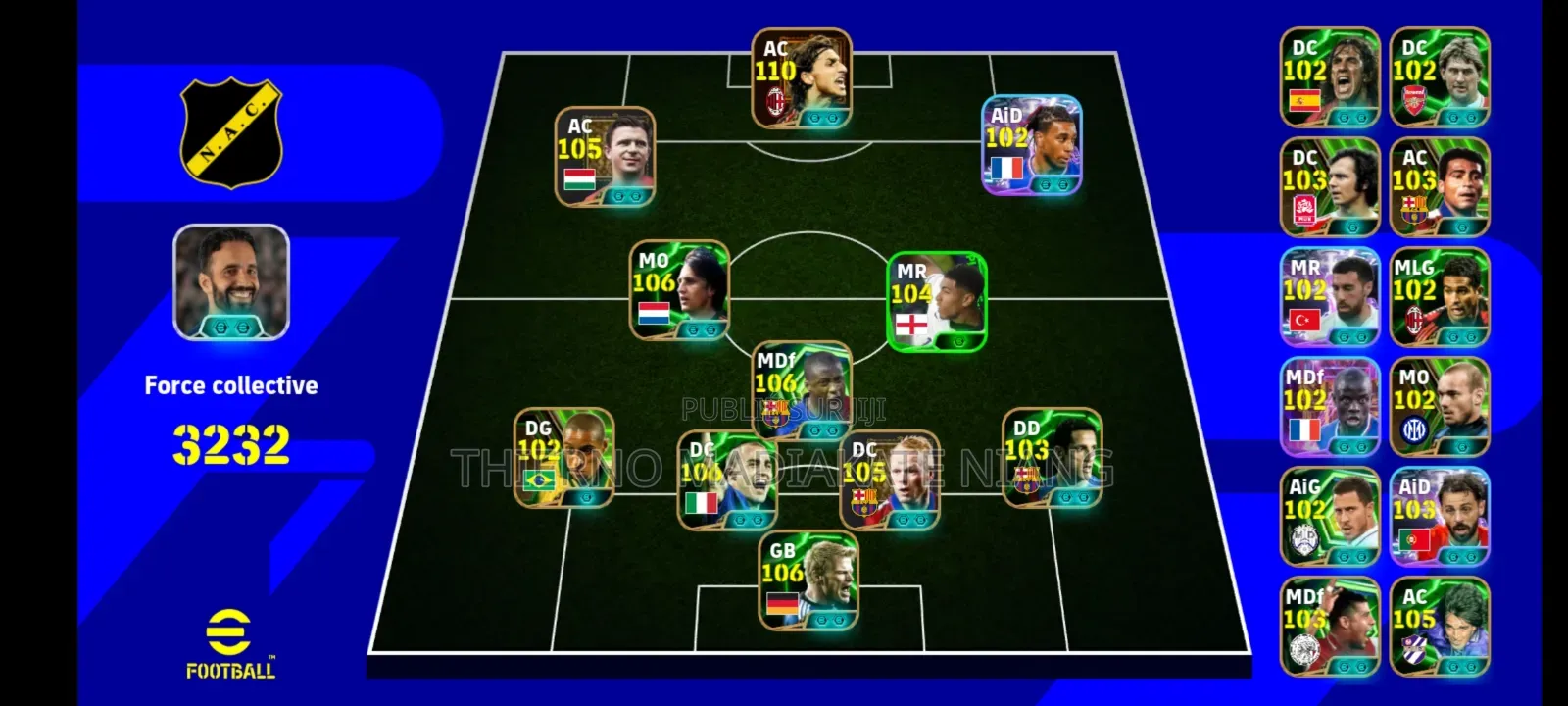Choose the AC 105 Hungary forward card

(605, 157)
